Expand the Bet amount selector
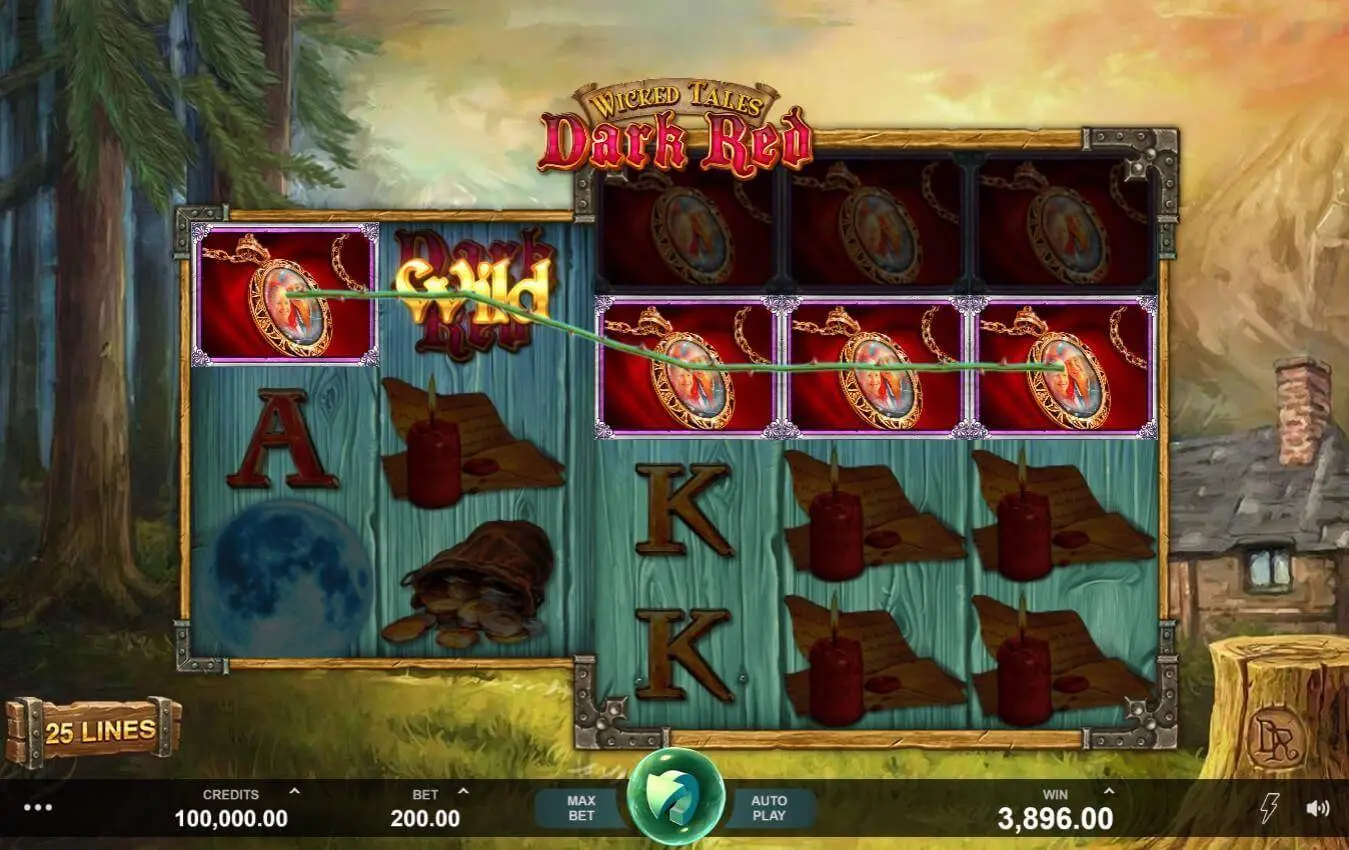This screenshot has height=850, width=1349. (462, 792)
